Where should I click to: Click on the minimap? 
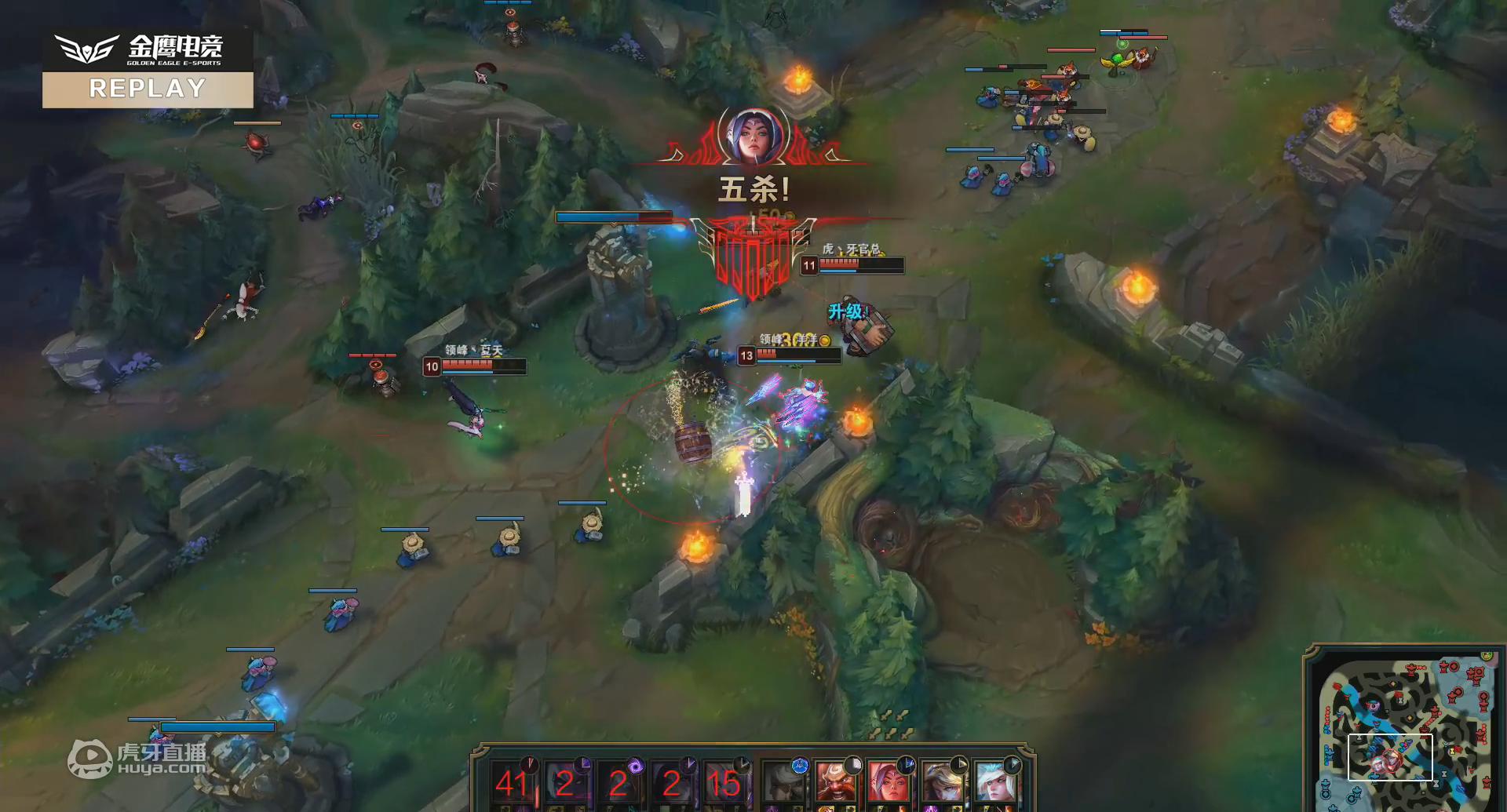pos(1403,730)
